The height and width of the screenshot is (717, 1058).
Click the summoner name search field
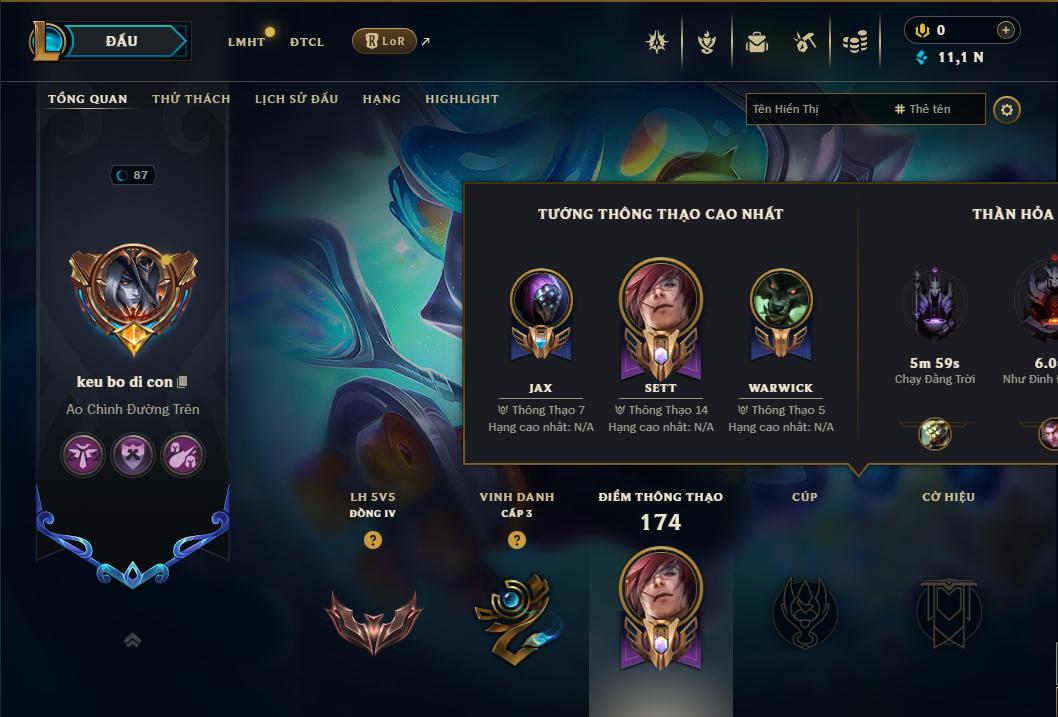pyautogui.click(x=815, y=109)
